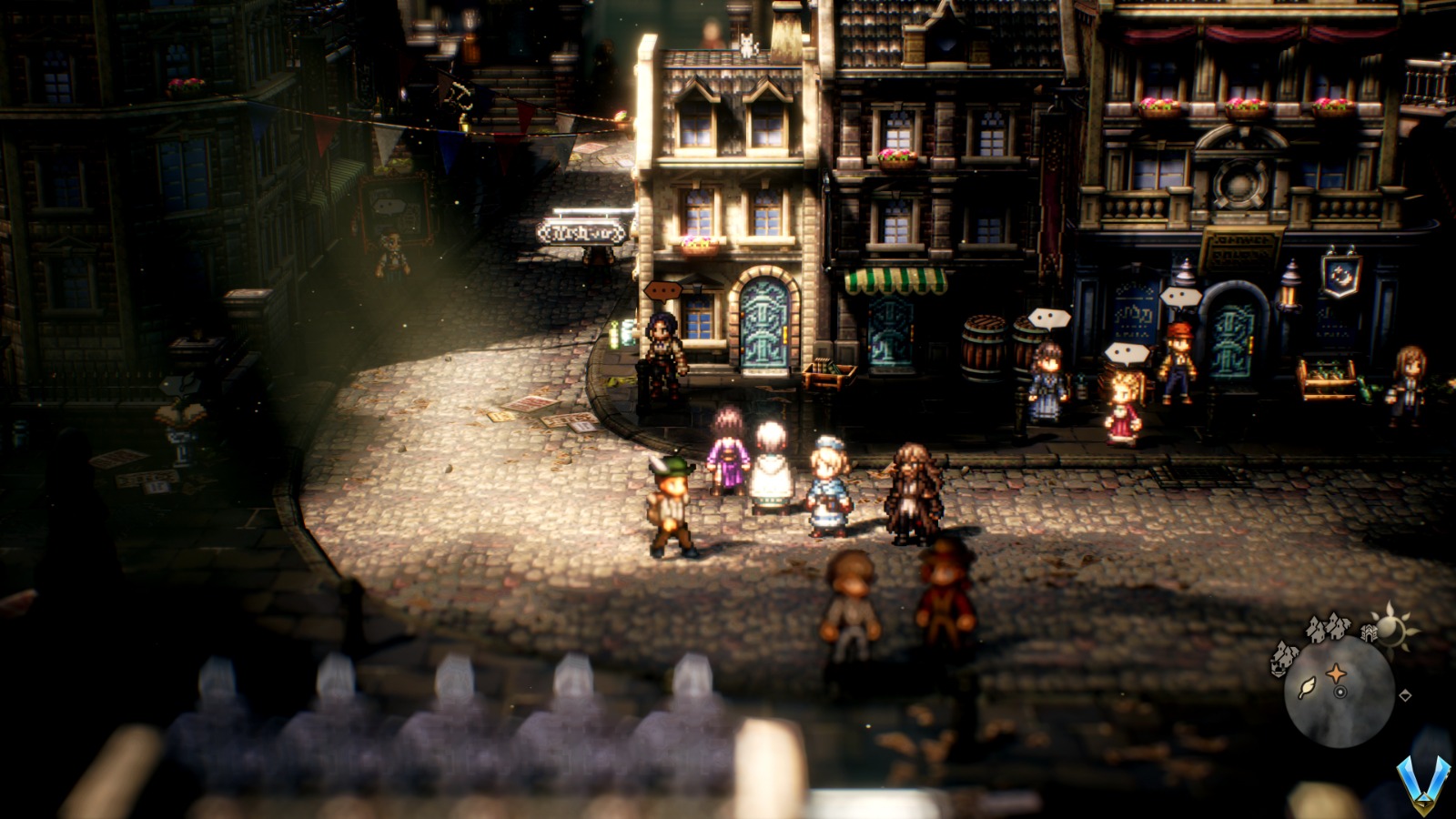
Task: Click the cluster of village house icons above the minimap
Action: [1328, 628]
